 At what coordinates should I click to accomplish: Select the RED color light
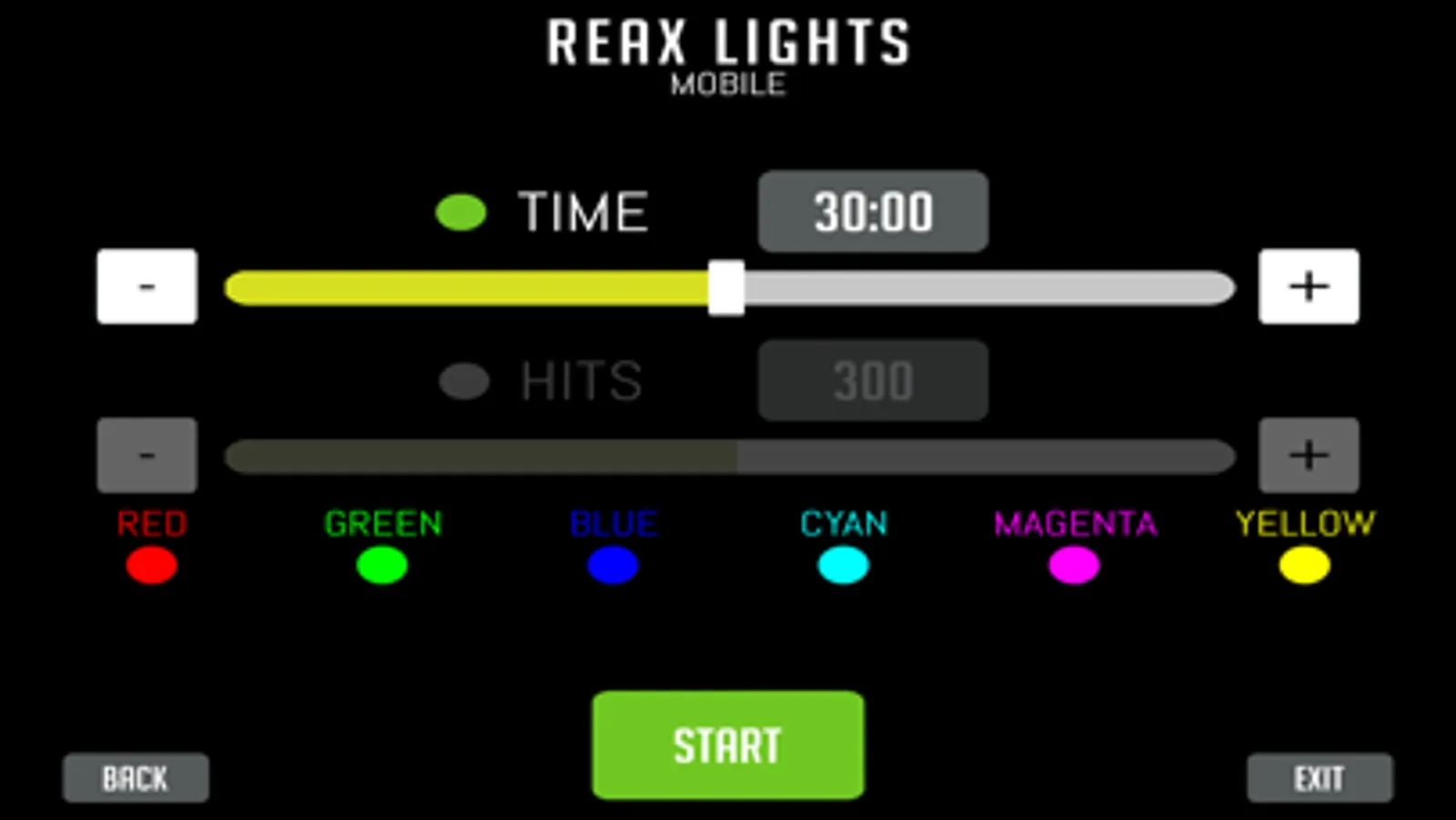click(x=148, y=566)
